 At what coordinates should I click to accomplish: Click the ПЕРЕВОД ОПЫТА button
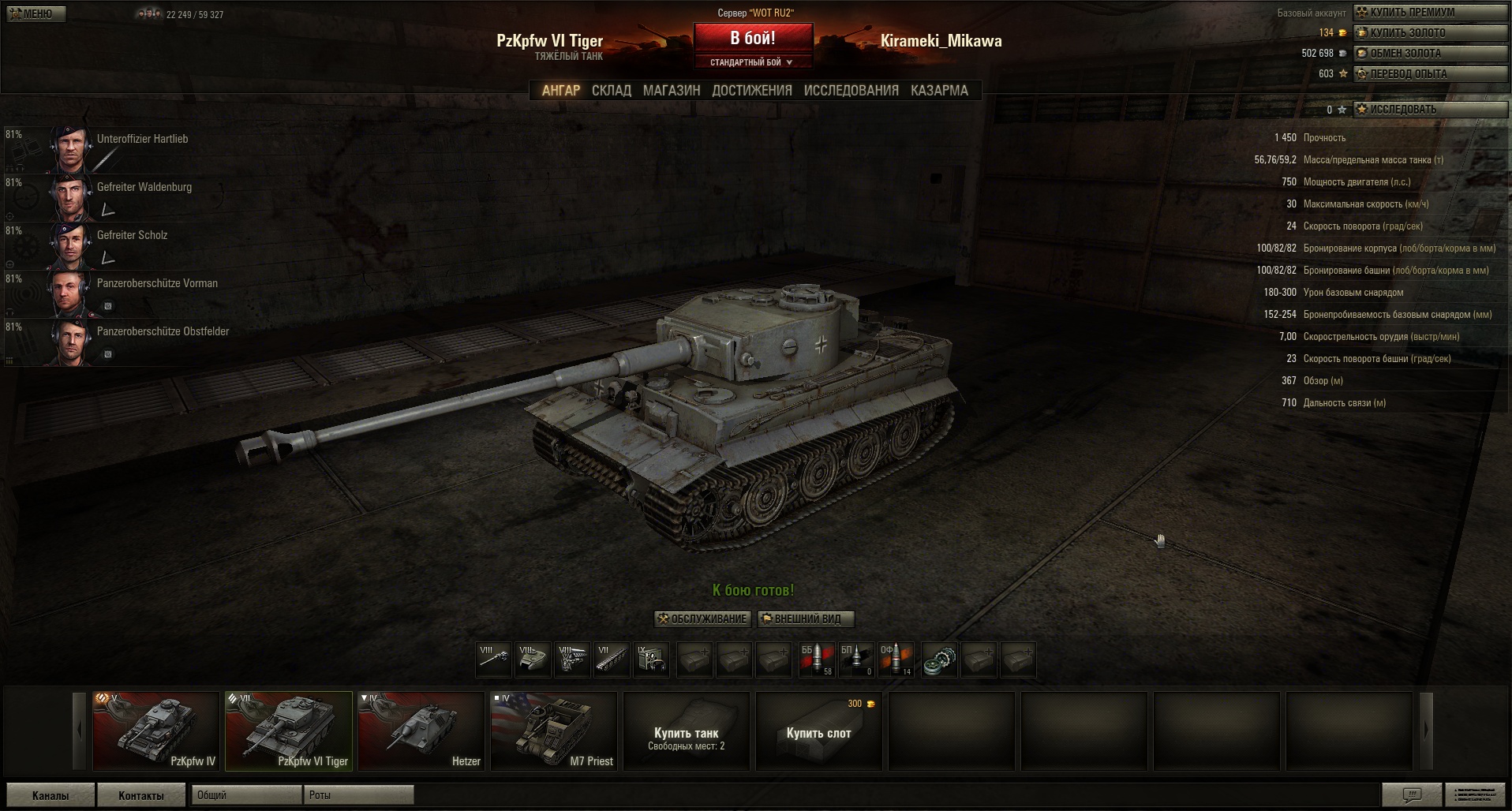pos(1429,74)
